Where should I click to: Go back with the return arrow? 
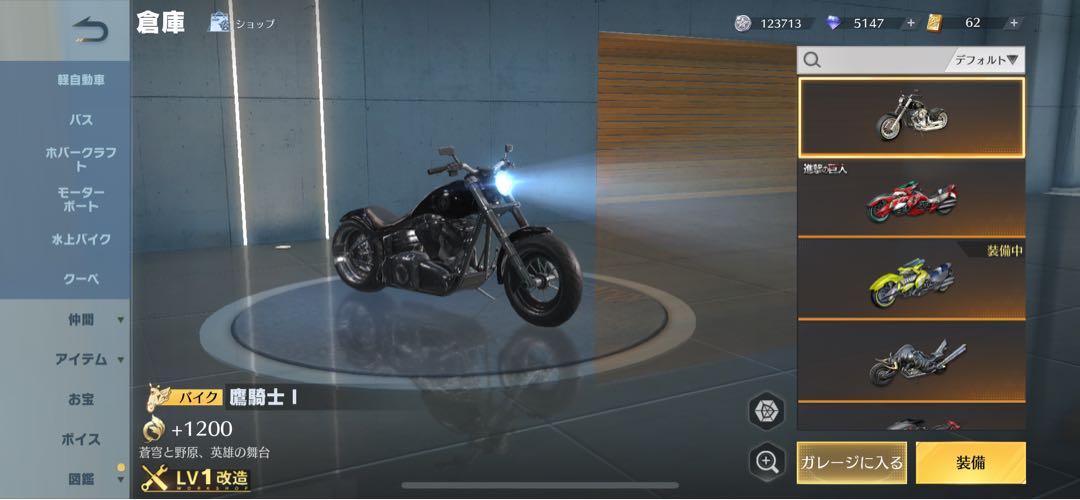pyautogui.click(x=90, y=30)
